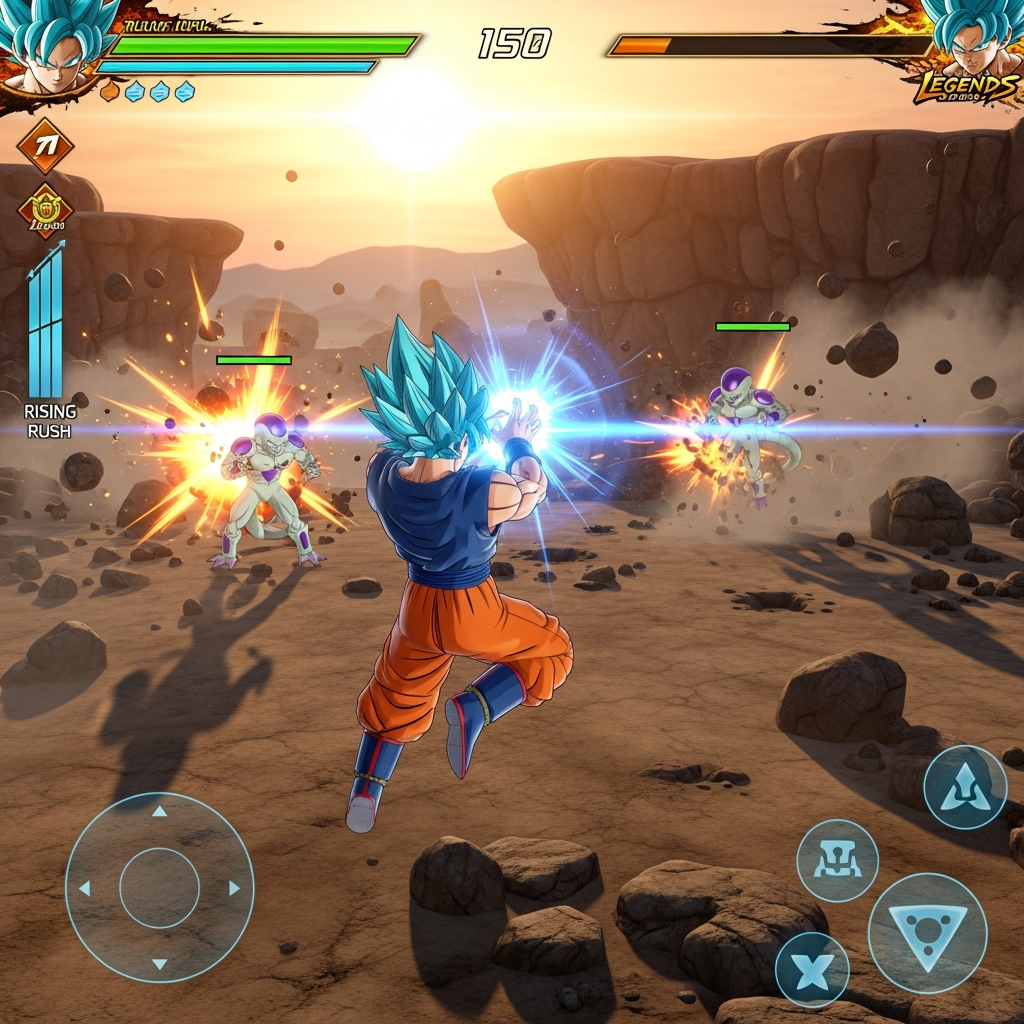Tap the joystick's right arrow
1024x1024 pixels.
tap(234, 888)
